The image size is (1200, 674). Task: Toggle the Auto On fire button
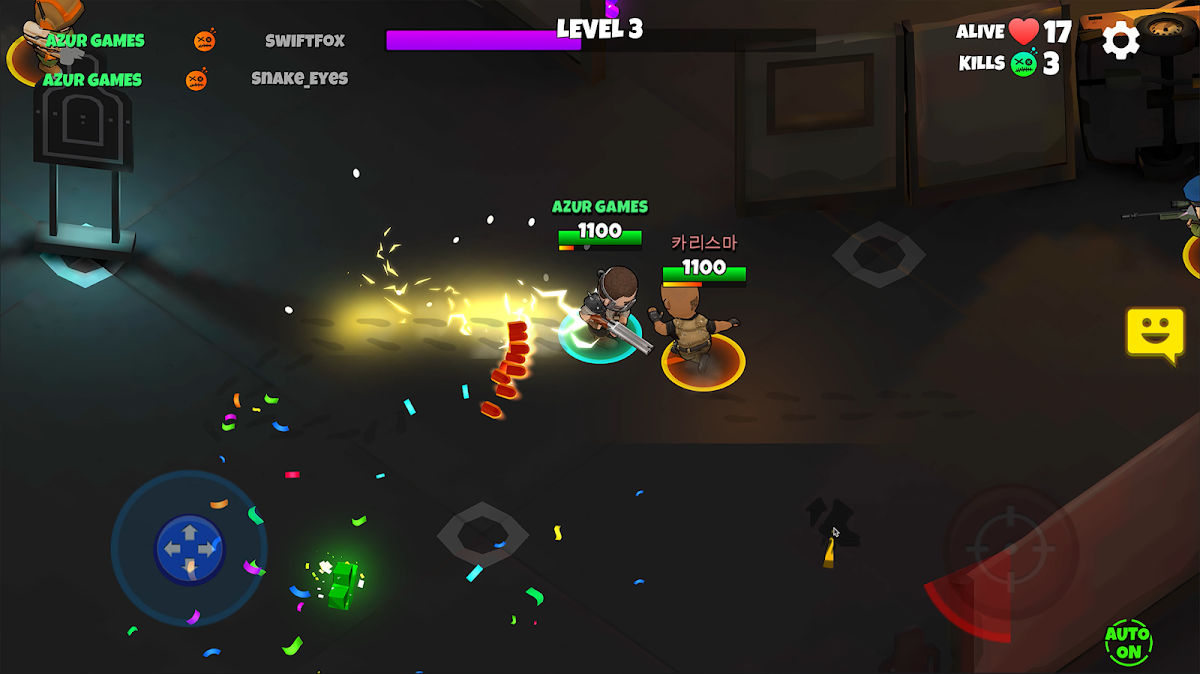click(1128, 643)
